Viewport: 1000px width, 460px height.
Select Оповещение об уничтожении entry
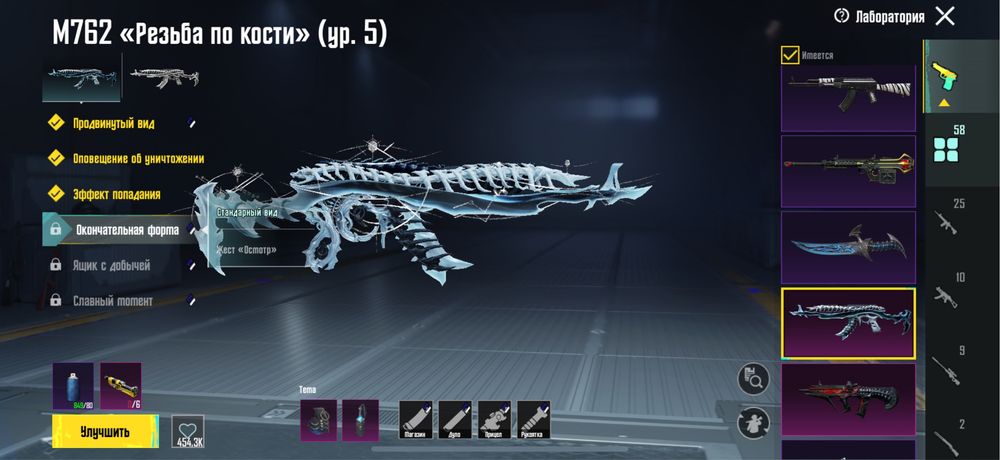(x=138, y=158)
